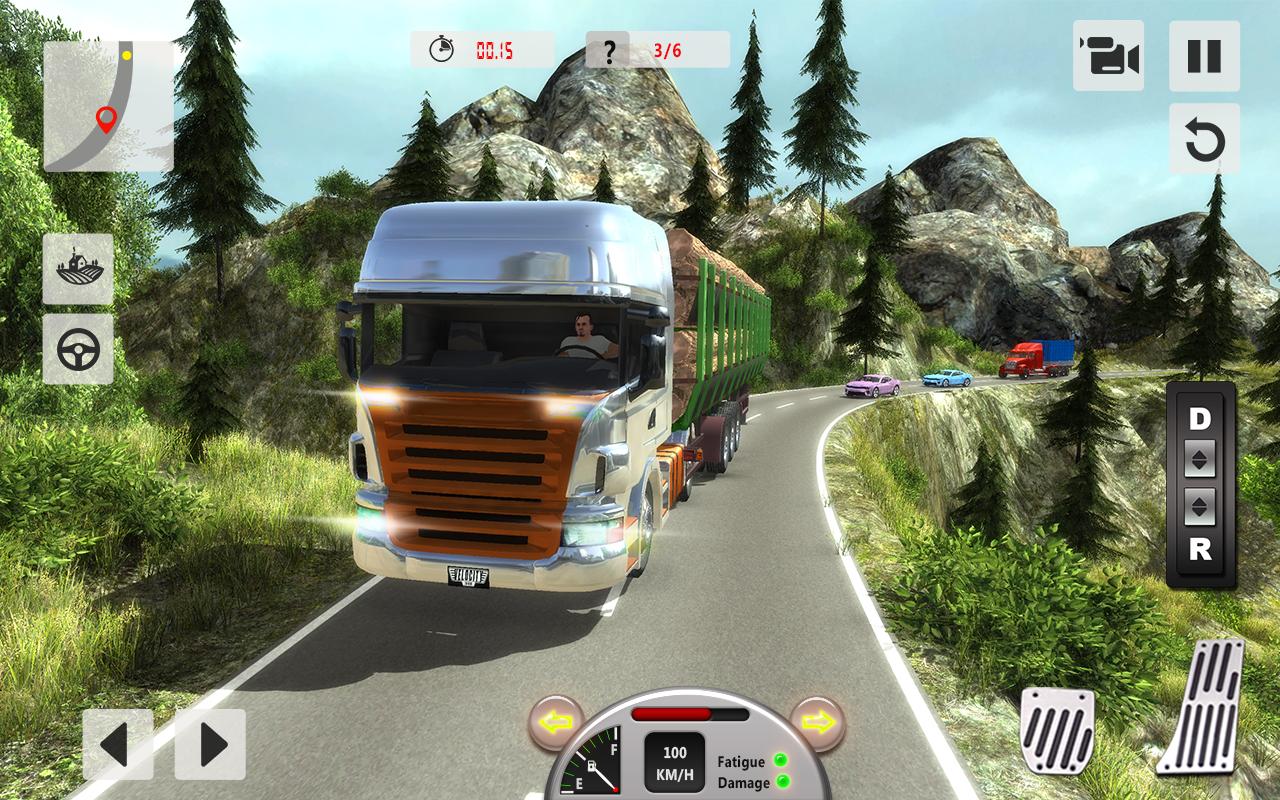Steer left with the left arrow
This screenshot has height=800, width=1280.
point(118,744)
